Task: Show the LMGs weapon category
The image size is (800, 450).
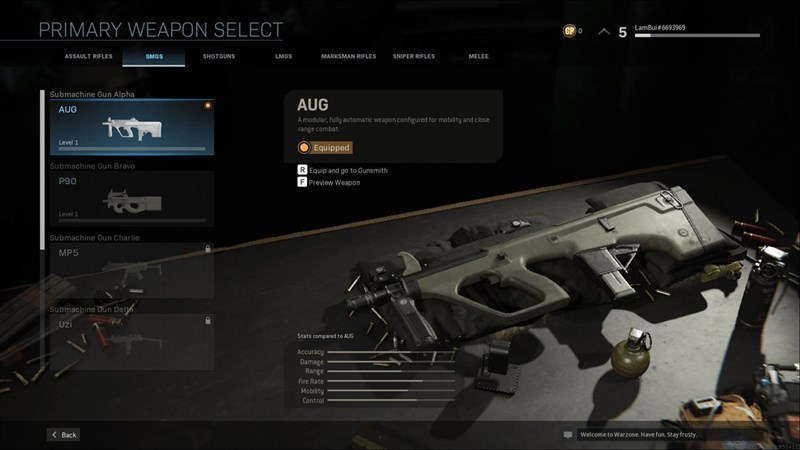Action: coord(284,56)
